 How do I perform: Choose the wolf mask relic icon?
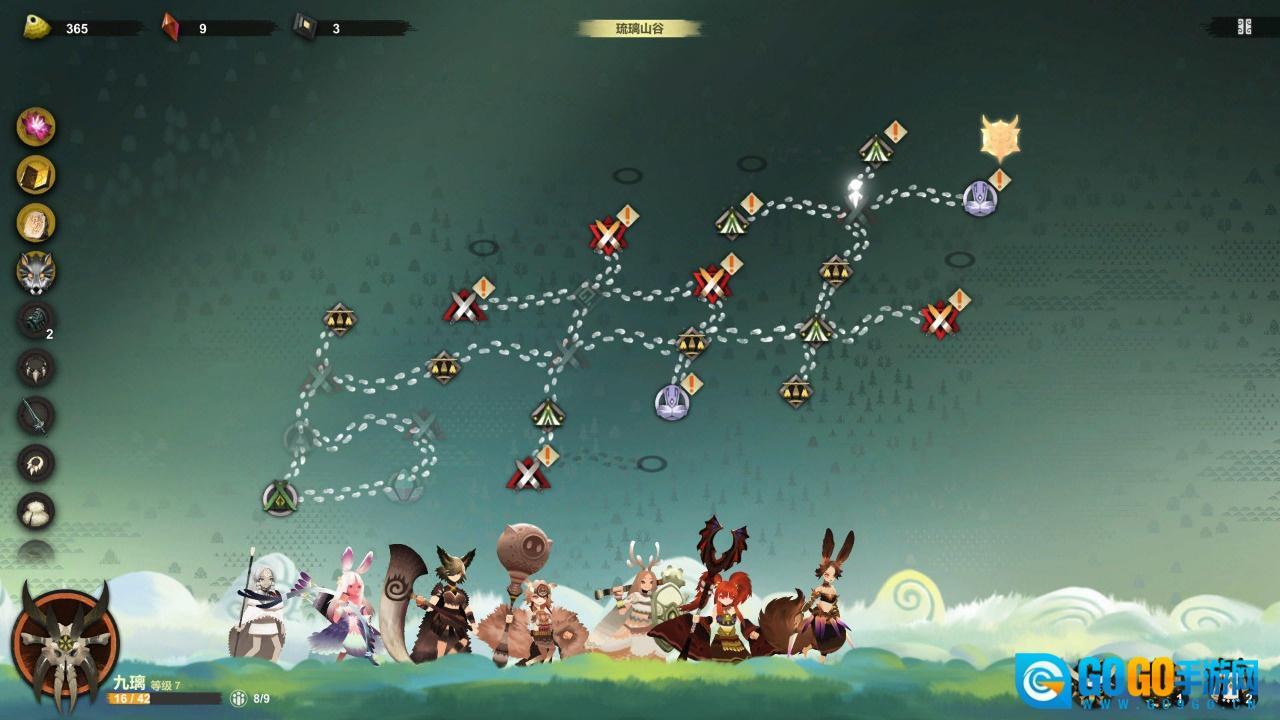tap(36, 271)
